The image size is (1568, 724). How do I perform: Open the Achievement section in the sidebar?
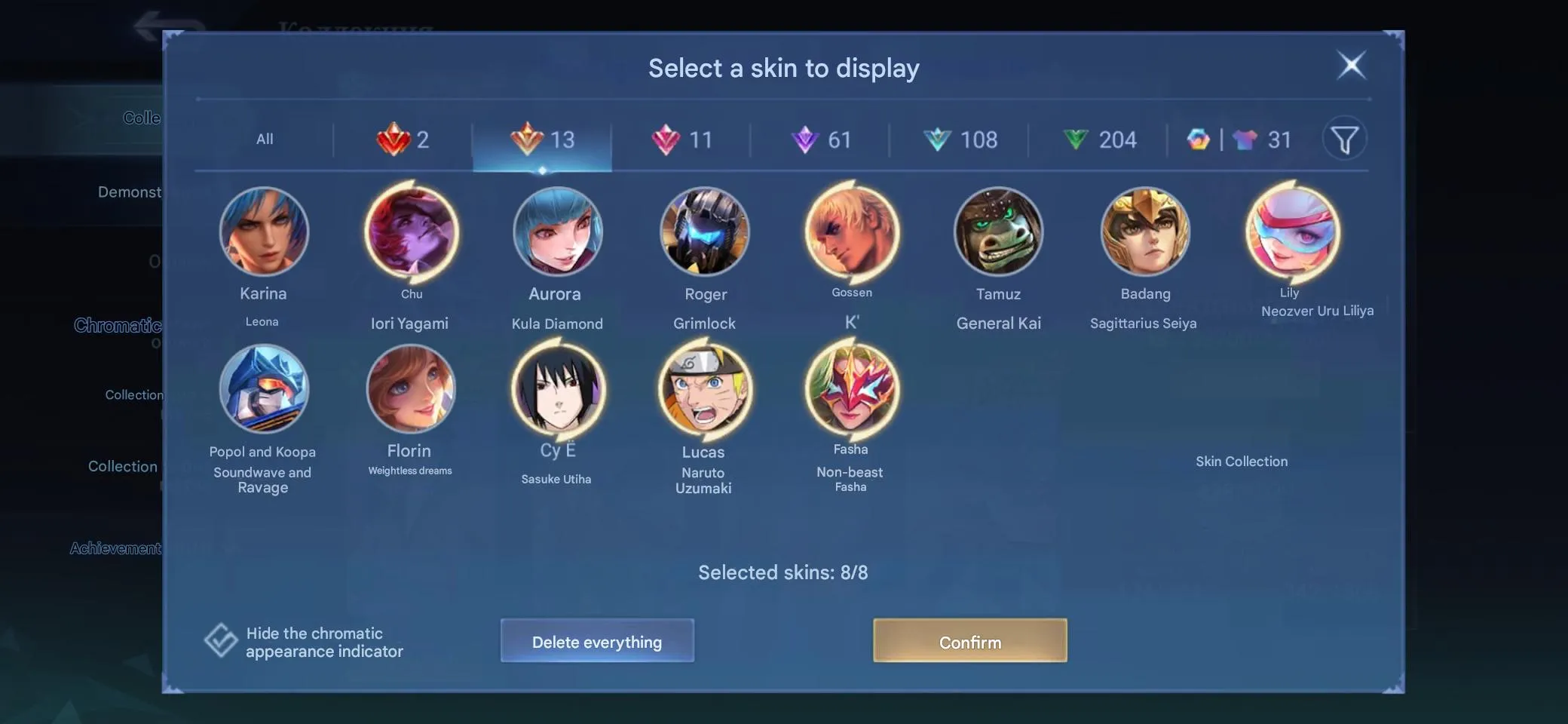tap(116, 548)
